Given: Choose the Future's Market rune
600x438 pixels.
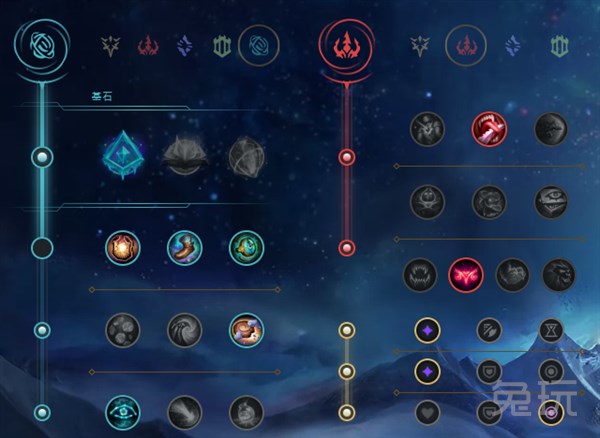Looking at the screenshot, I should click(123, 329).
